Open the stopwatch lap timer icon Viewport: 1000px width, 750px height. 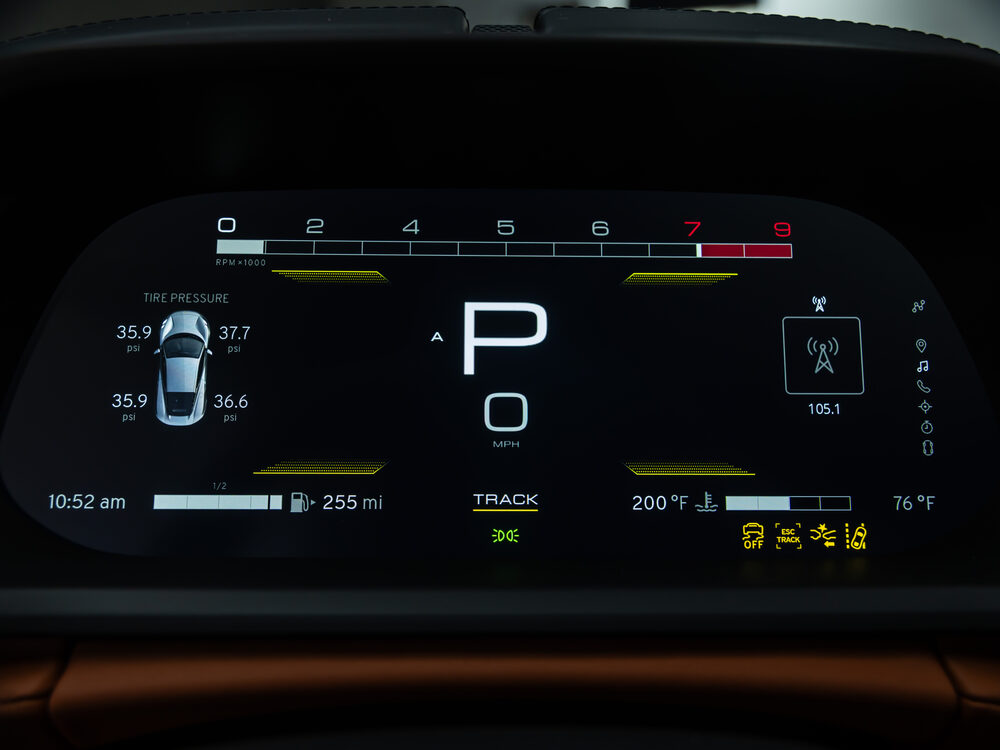pos(926,427)
